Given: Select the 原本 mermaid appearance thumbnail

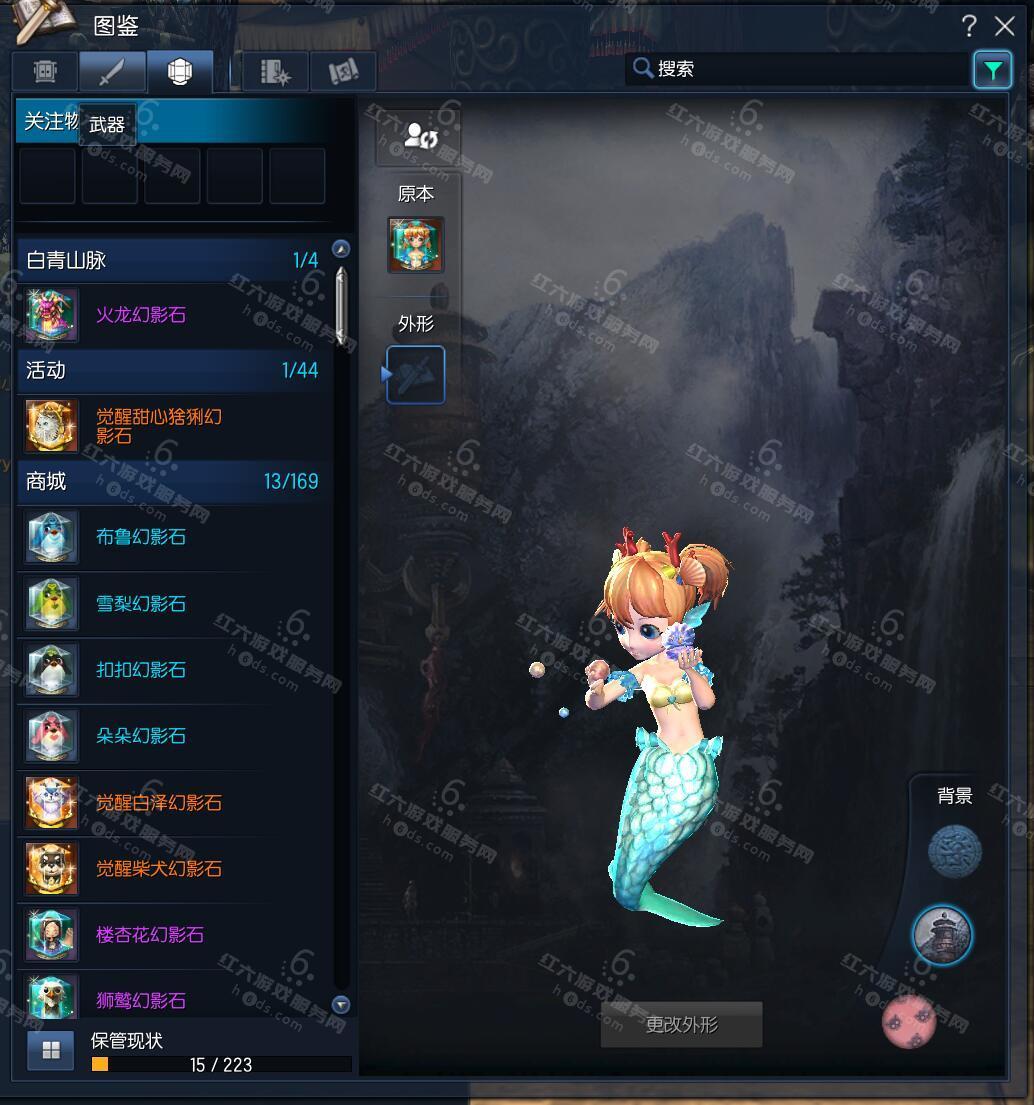Looking at the screenshot, I should (416, 245).
